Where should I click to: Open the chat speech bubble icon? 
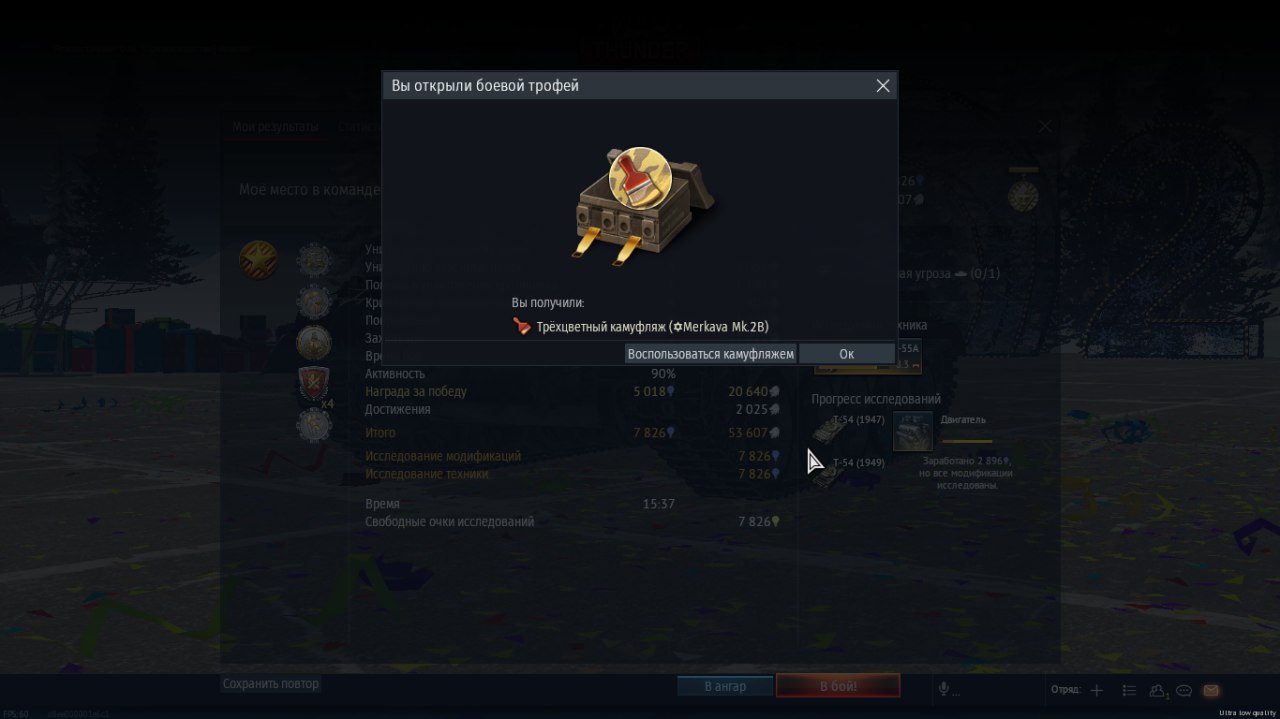1184,690
